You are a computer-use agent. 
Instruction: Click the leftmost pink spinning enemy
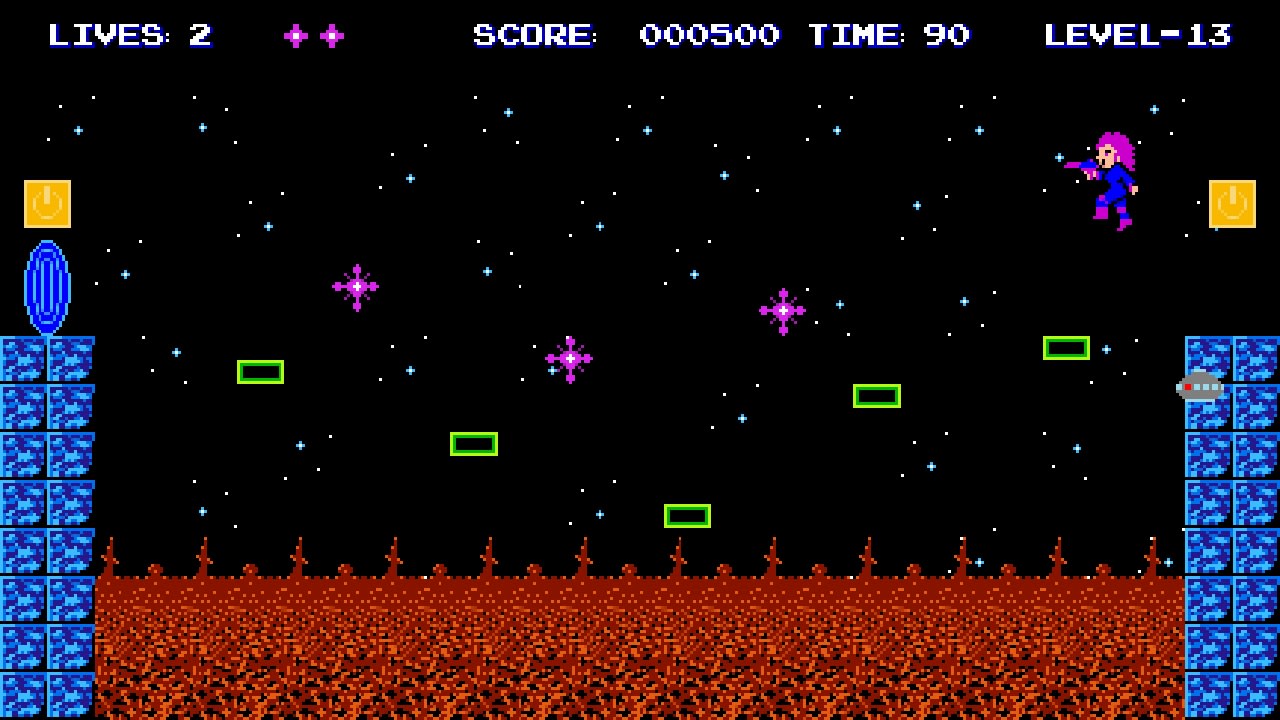click(356, 287)
